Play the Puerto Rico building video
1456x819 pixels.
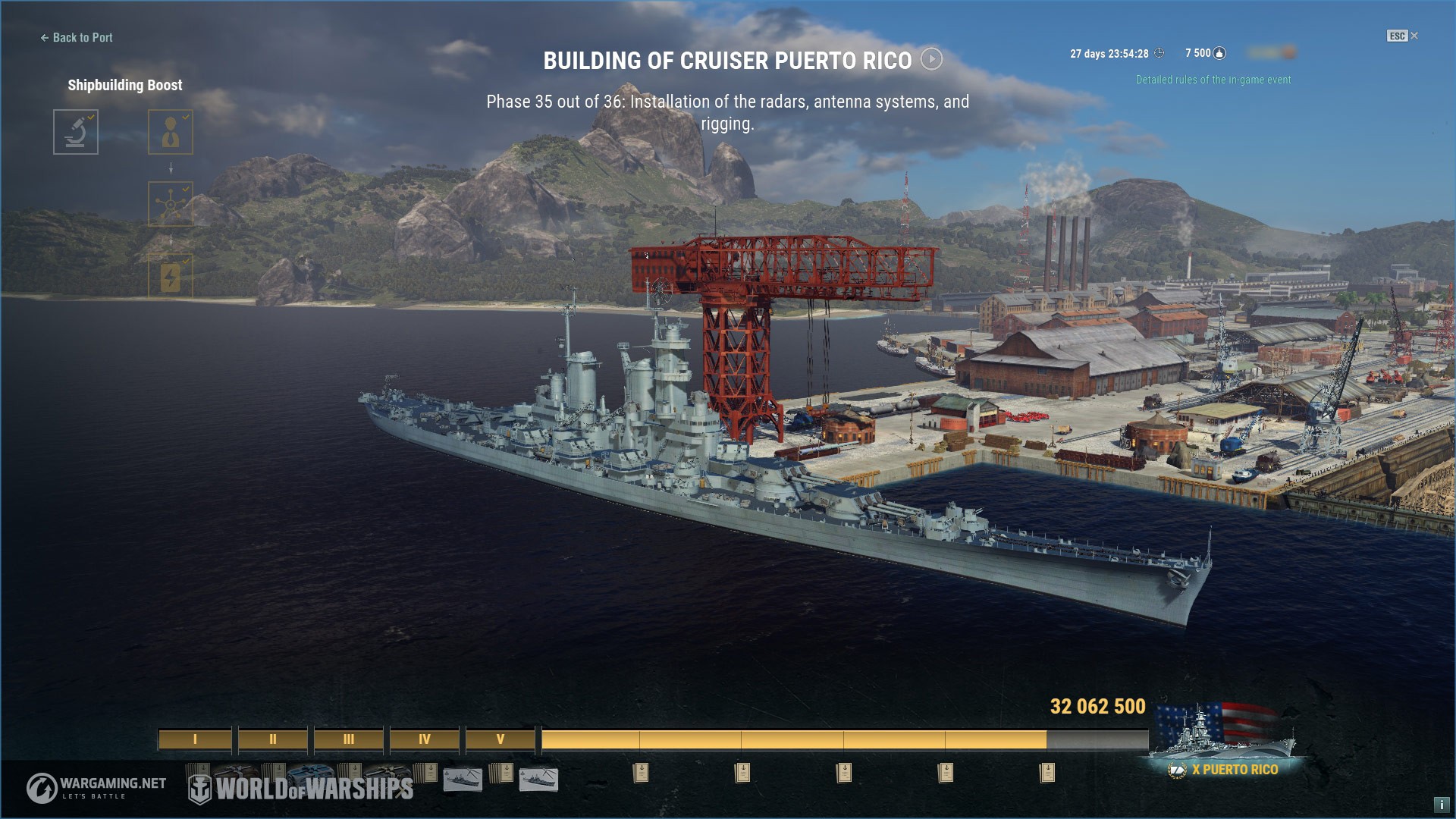click(931, 59)
